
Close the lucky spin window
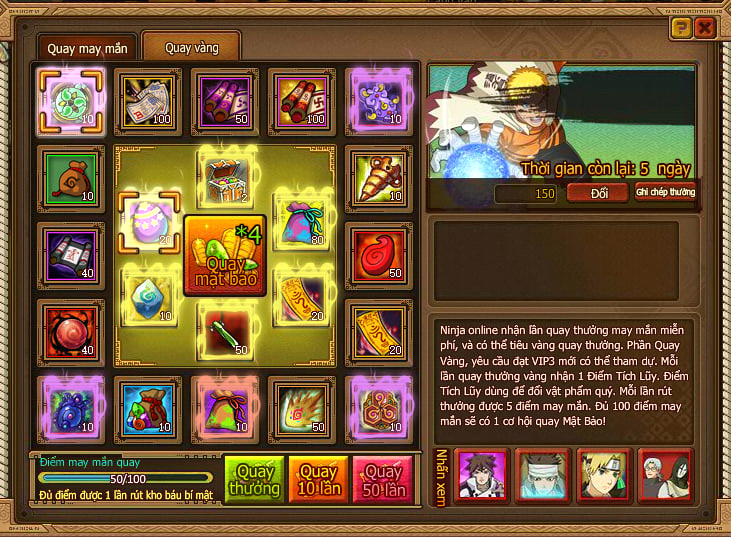click(x=705, y=28)
